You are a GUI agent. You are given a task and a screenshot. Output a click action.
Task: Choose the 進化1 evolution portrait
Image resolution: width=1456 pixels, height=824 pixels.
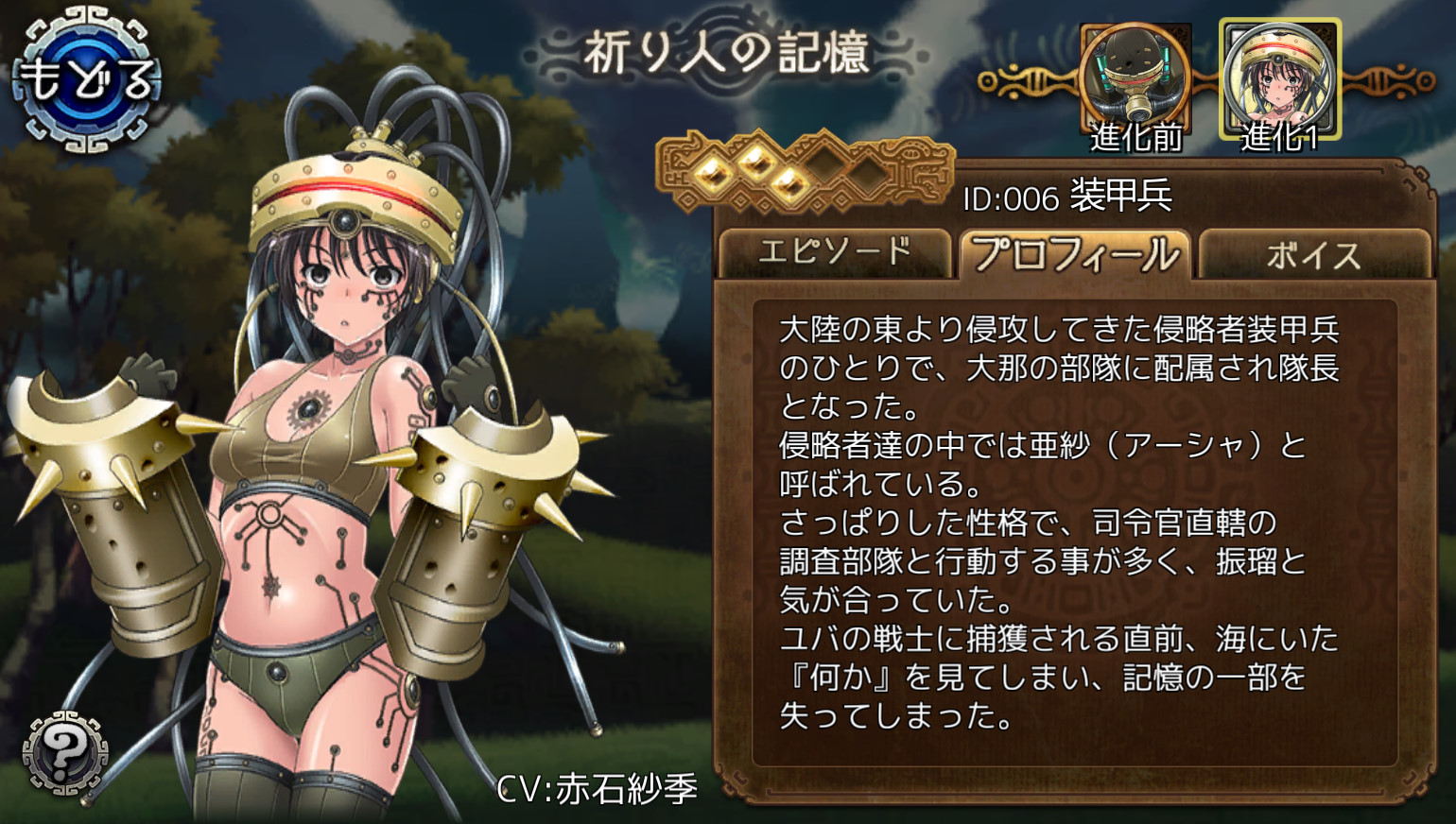(1280, 83)
